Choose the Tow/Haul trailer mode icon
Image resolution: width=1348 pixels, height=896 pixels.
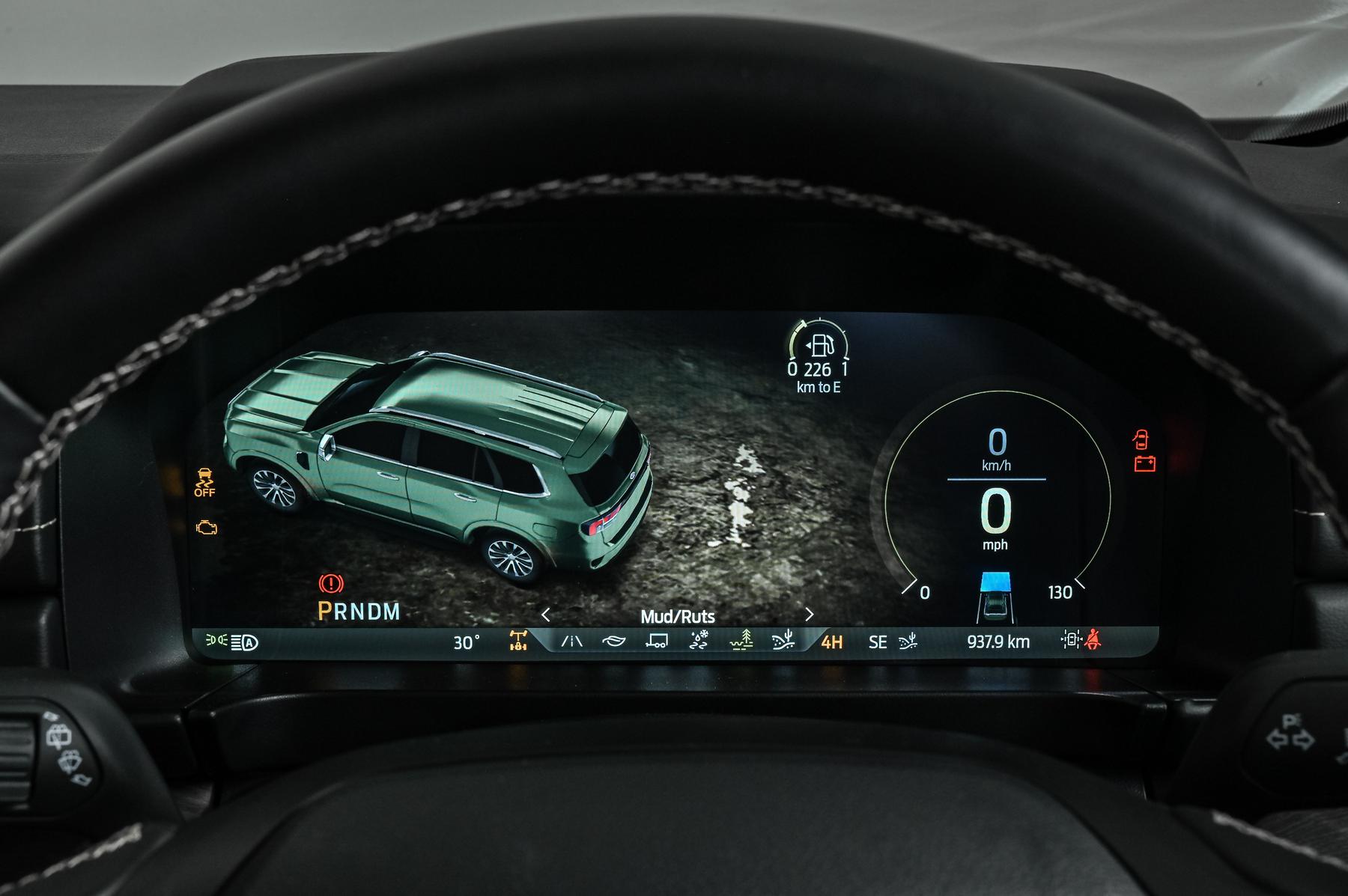pos(657,641)
